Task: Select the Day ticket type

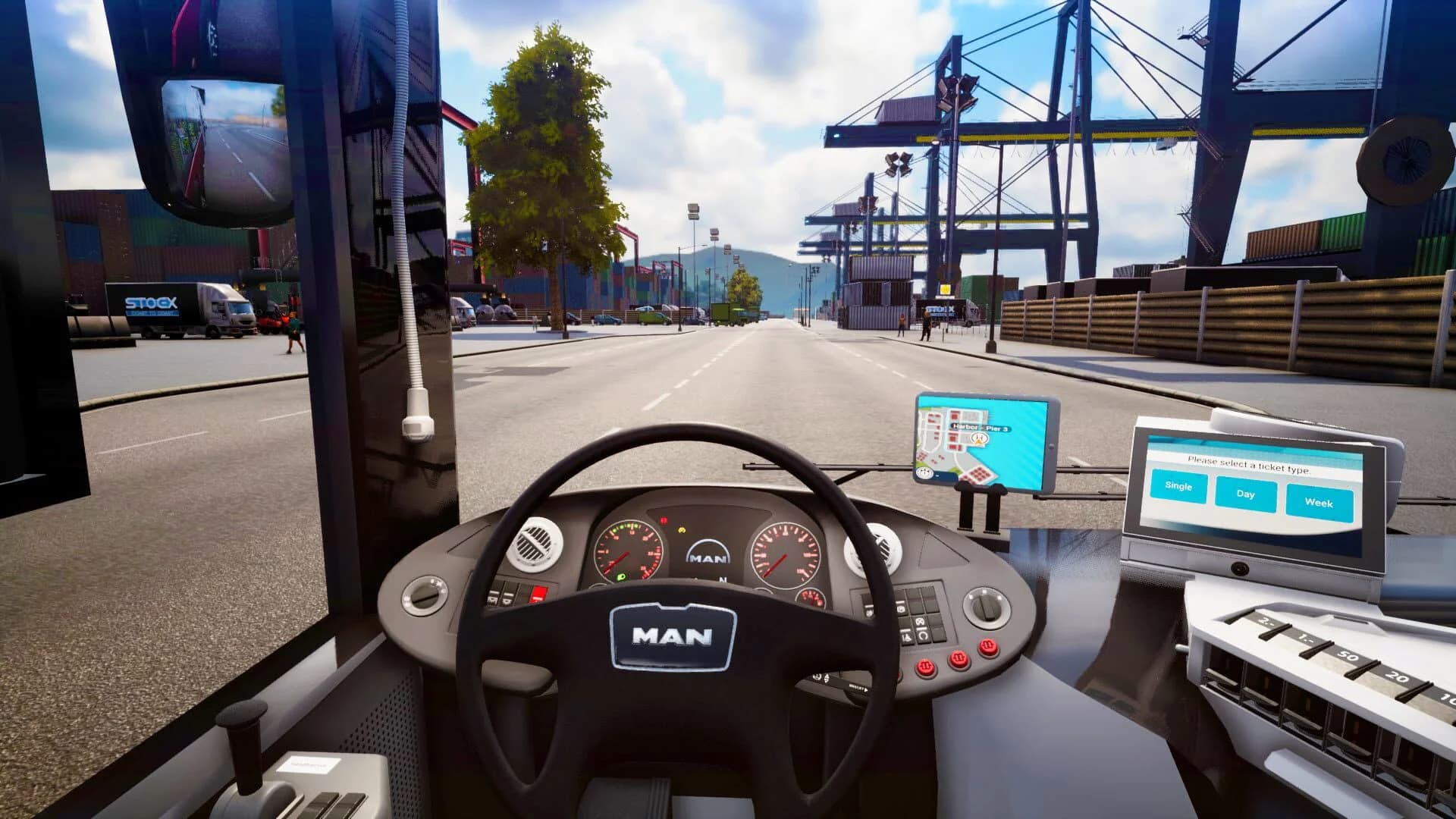Action: [1246, 494]
